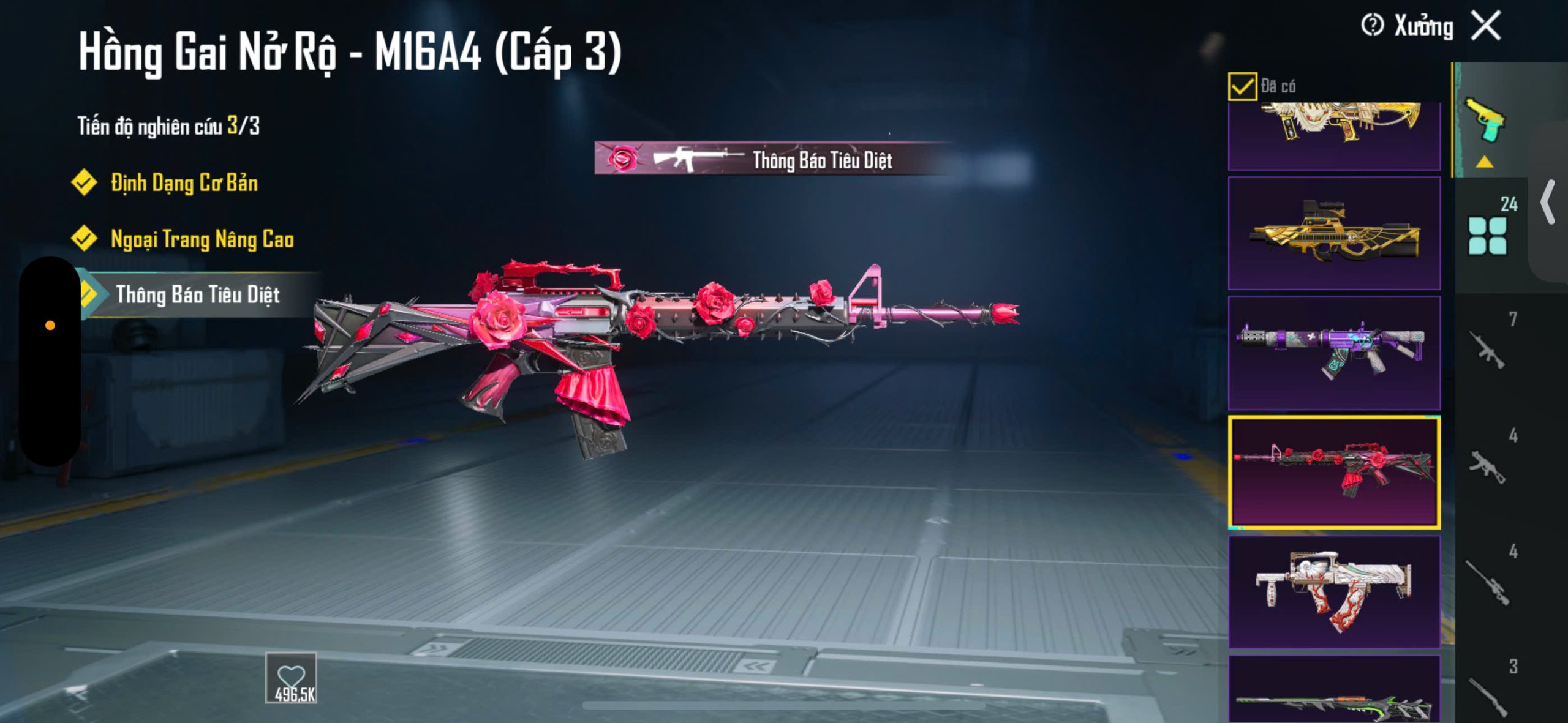Toggle the Đã có owned filter checkbox
Screen dimensions: 1568x723
coord(1242,86)
